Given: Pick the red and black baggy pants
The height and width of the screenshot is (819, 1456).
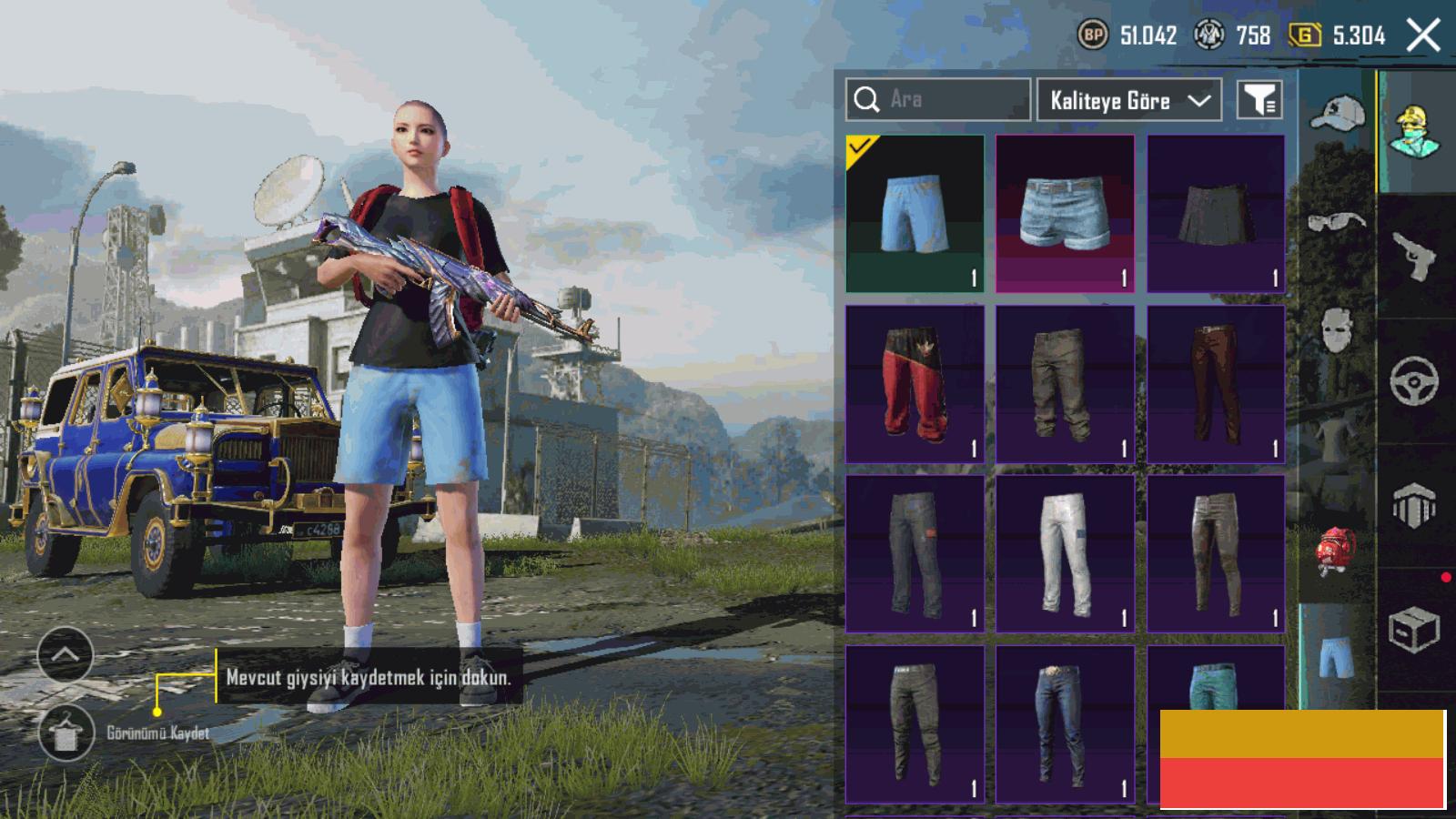Looking at the screenshot, I should [x=915, y=384].
